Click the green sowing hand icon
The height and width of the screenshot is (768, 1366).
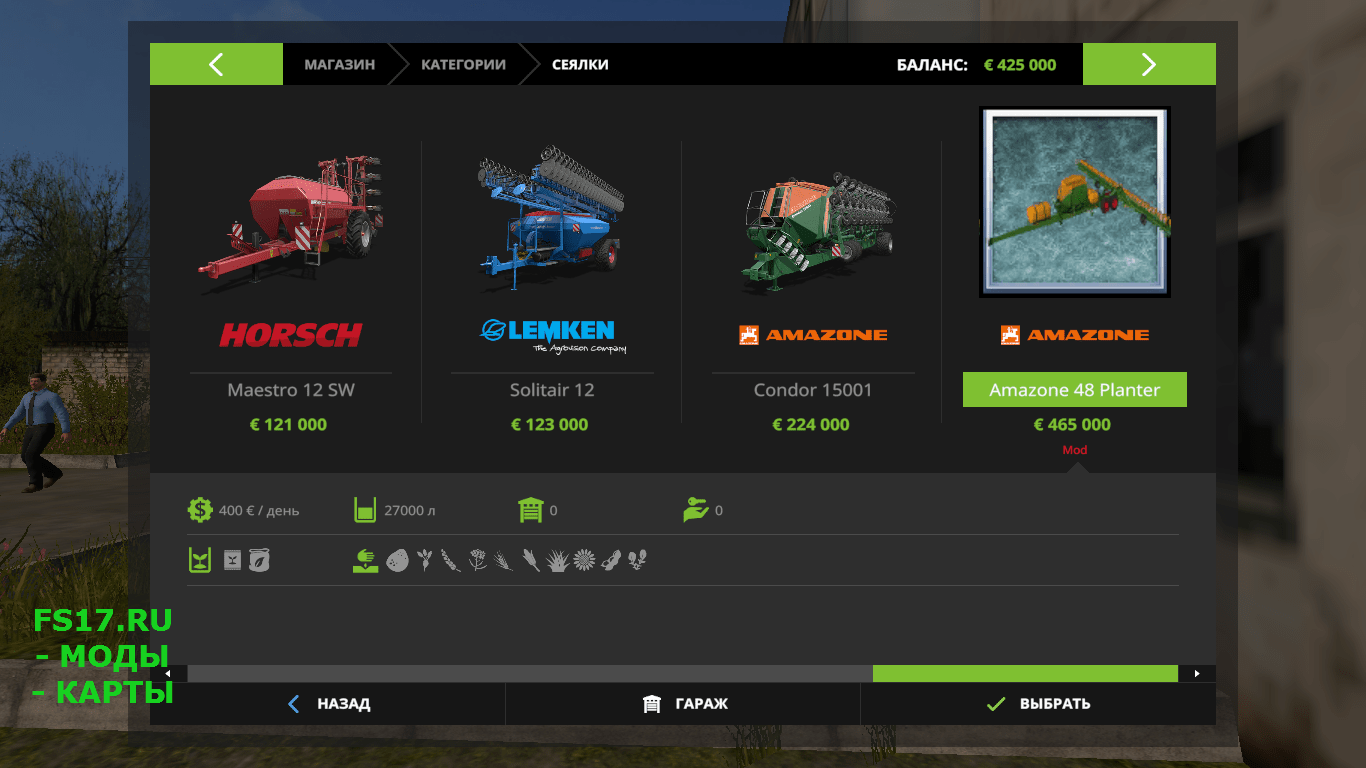364,560
